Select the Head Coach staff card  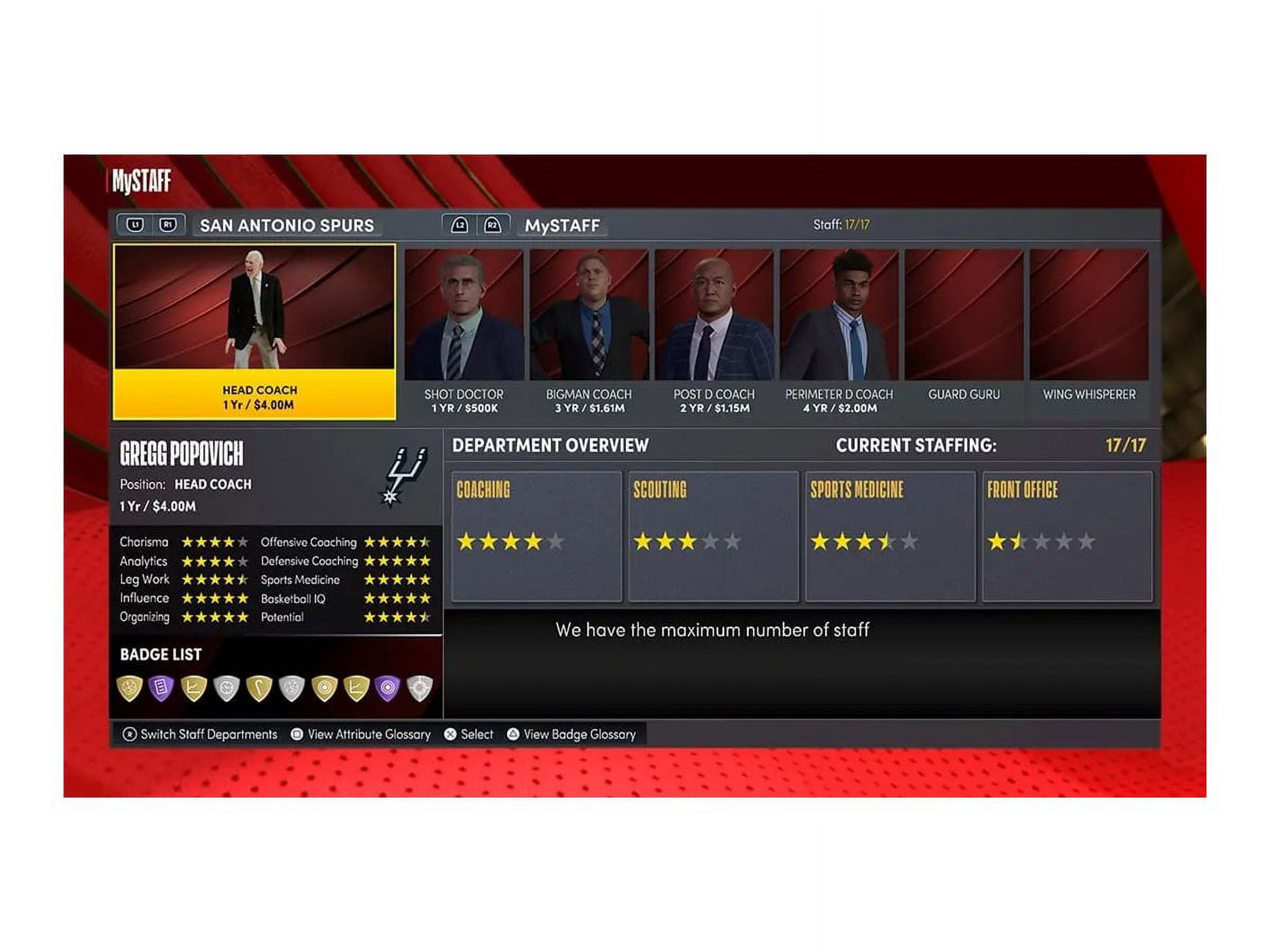[255, 332]
